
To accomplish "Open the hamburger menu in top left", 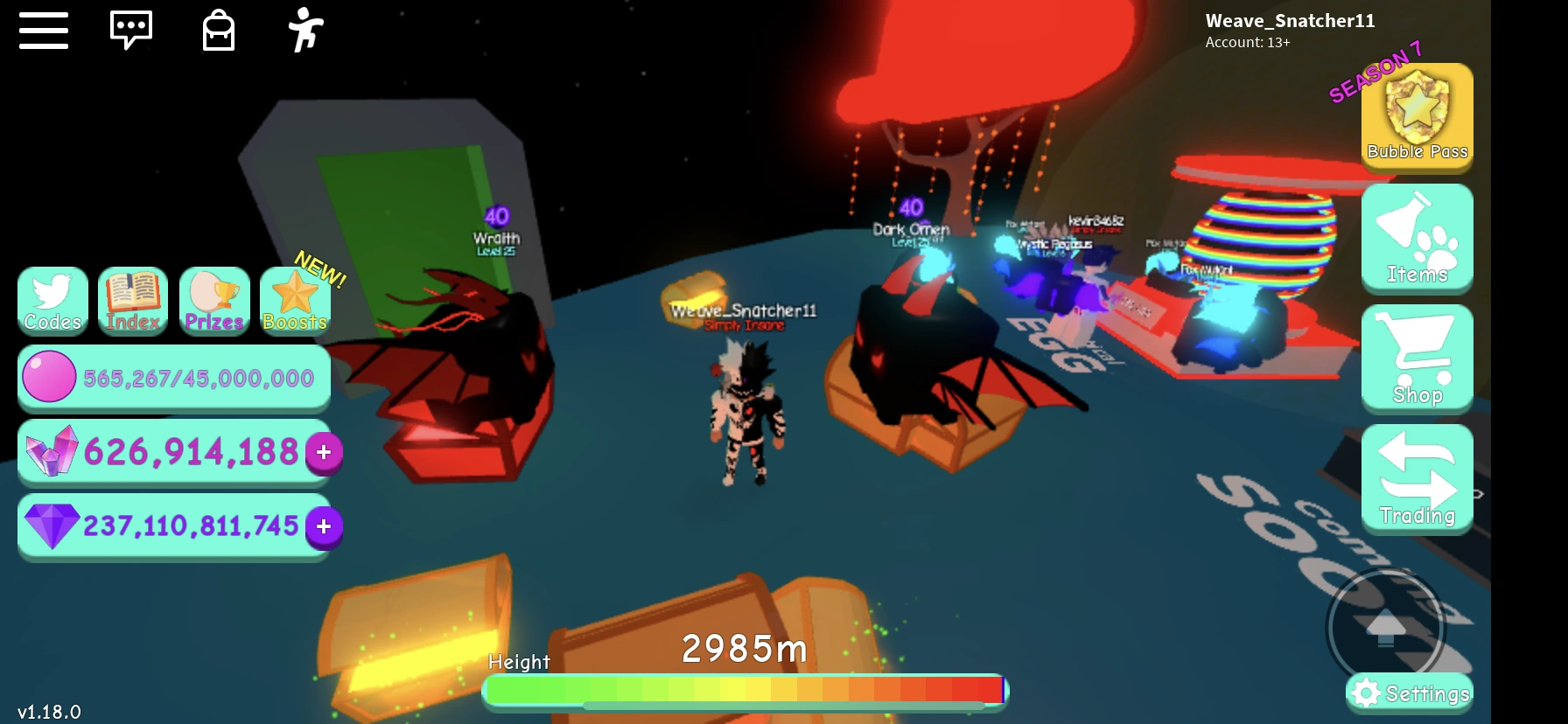I will (x=43, y=29).
